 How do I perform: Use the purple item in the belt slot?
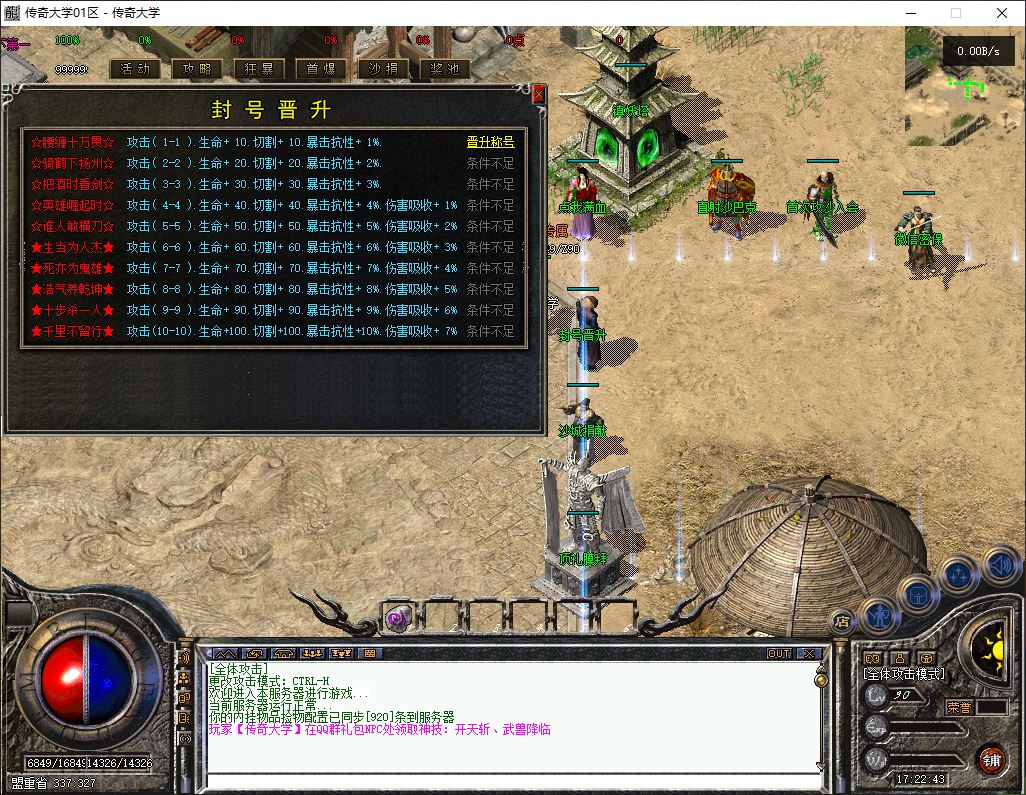396,618
